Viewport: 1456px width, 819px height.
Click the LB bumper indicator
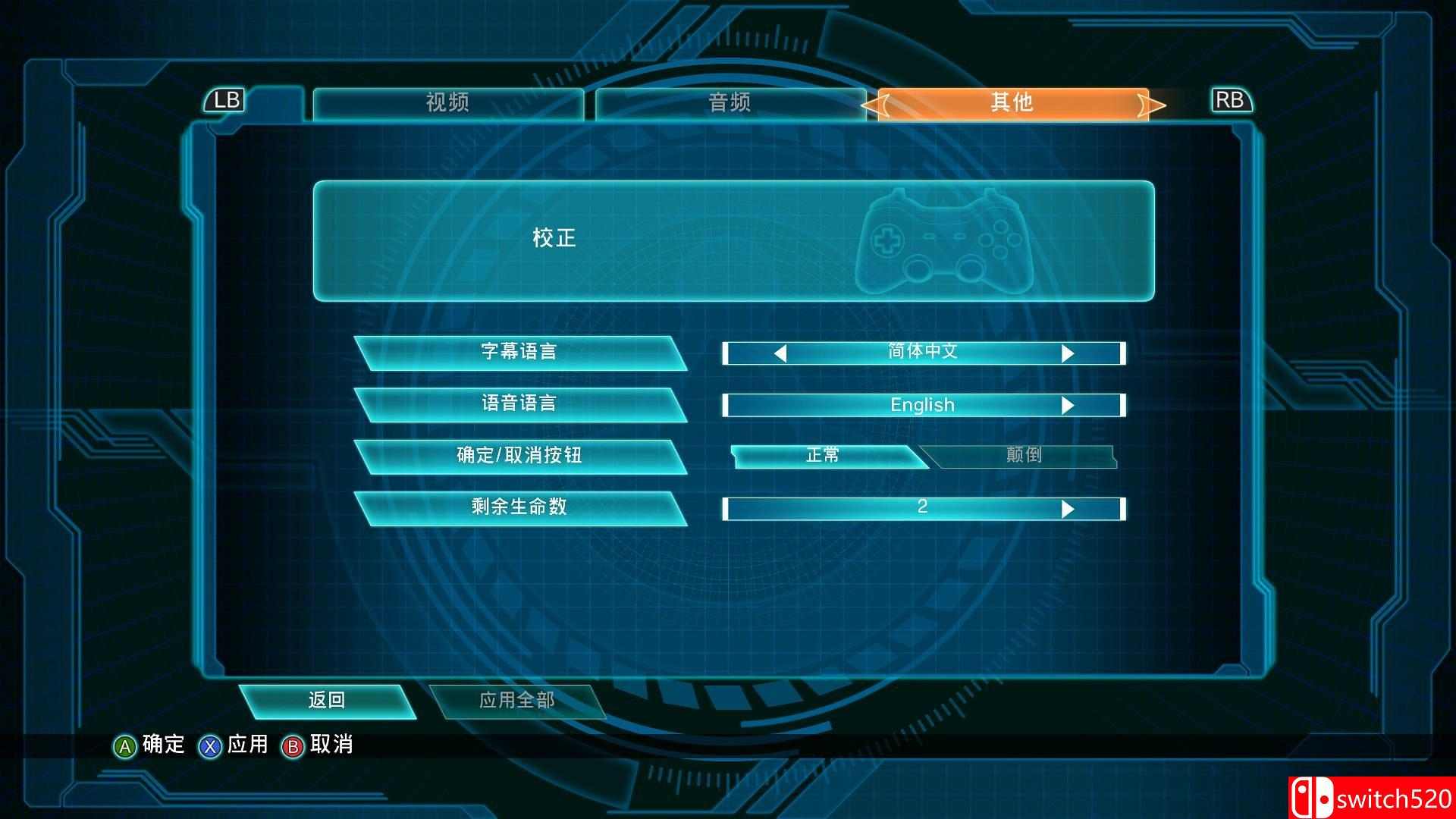pyautogui.click(x=227, y=100)
